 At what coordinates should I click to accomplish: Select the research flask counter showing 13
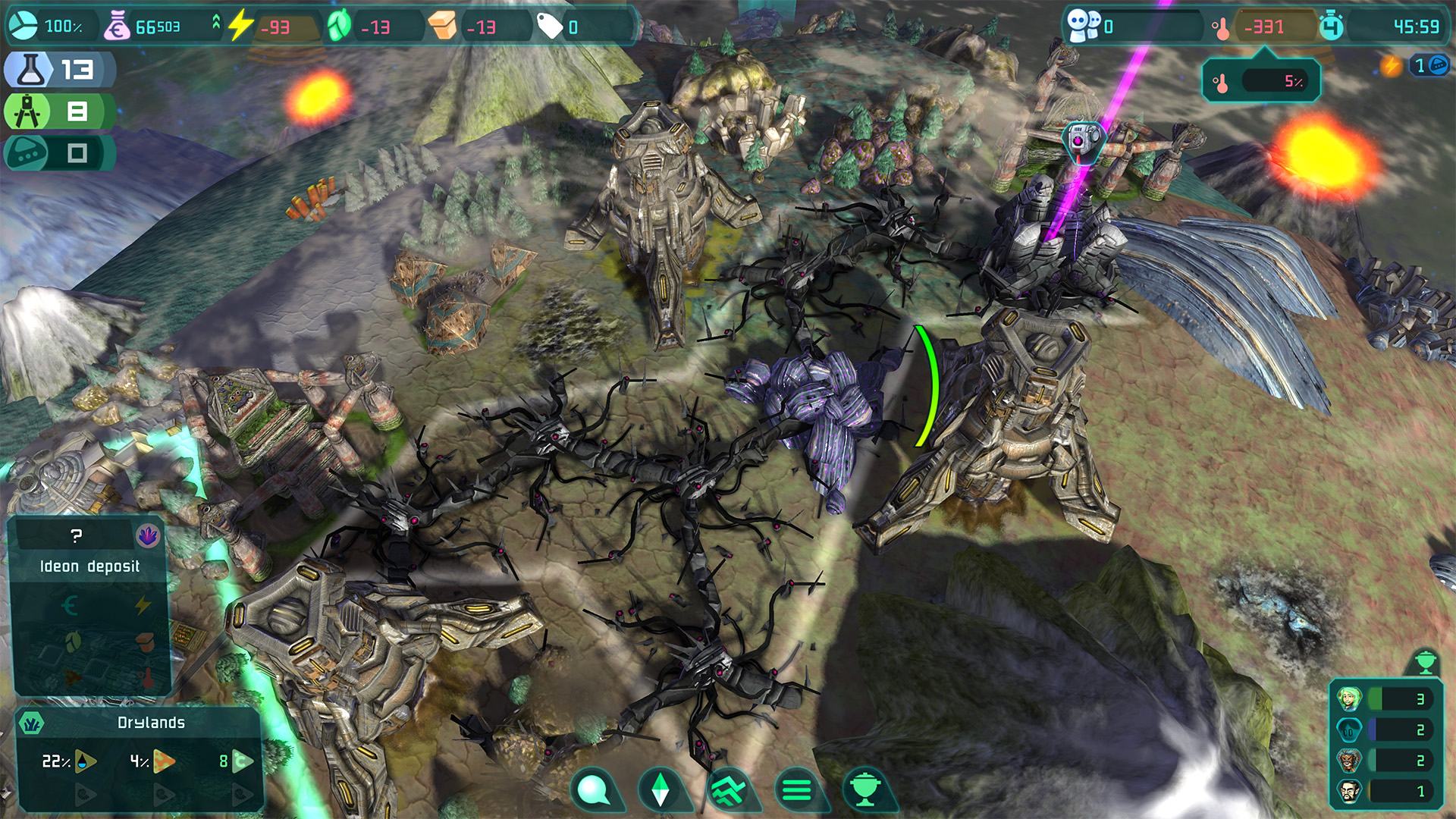click(x=59, y=70)
